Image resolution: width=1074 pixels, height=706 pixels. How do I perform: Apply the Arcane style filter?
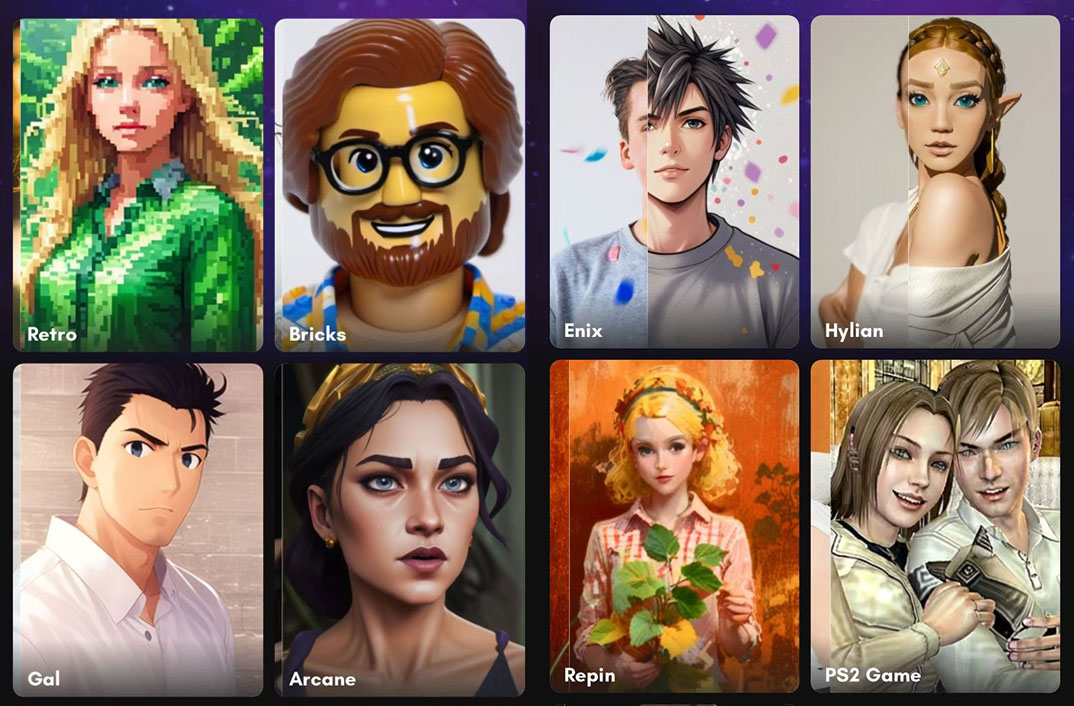[400, 529]
